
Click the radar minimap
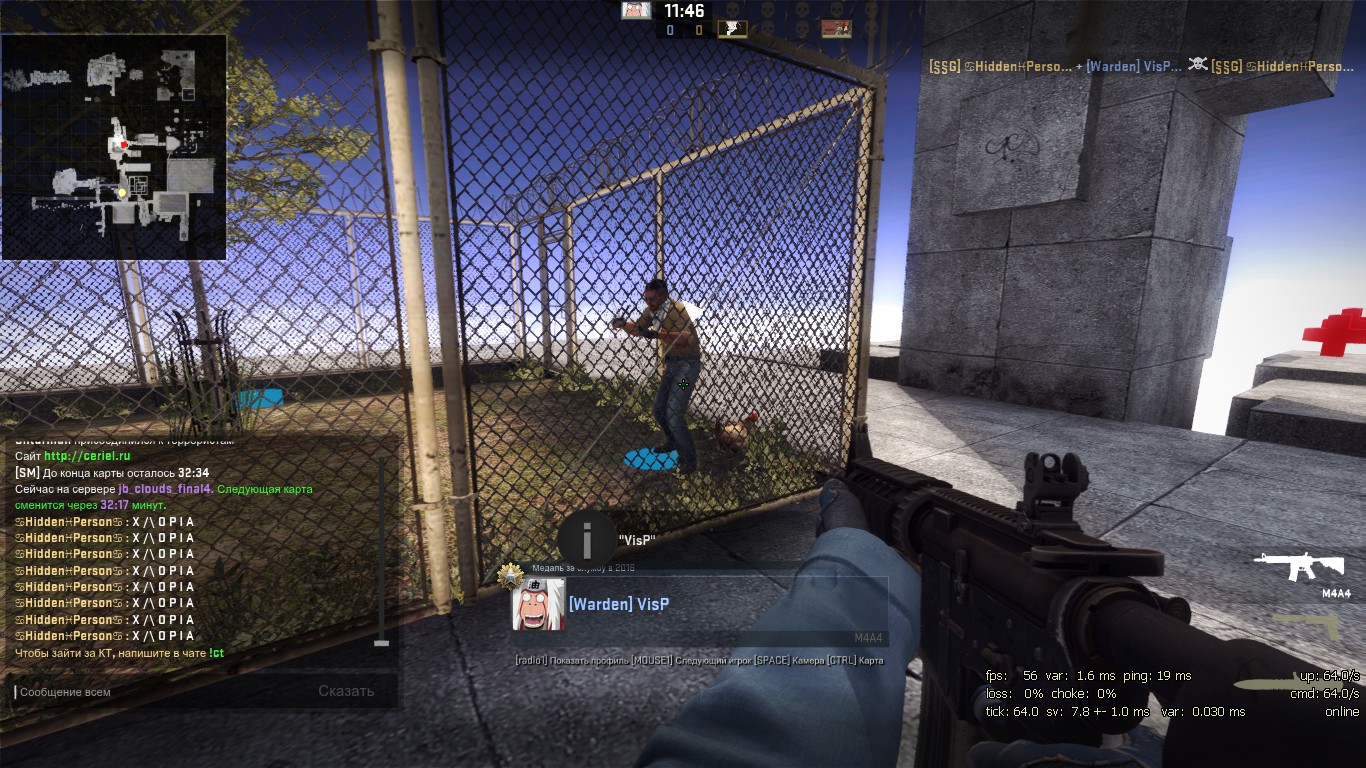tap(114, 147)
